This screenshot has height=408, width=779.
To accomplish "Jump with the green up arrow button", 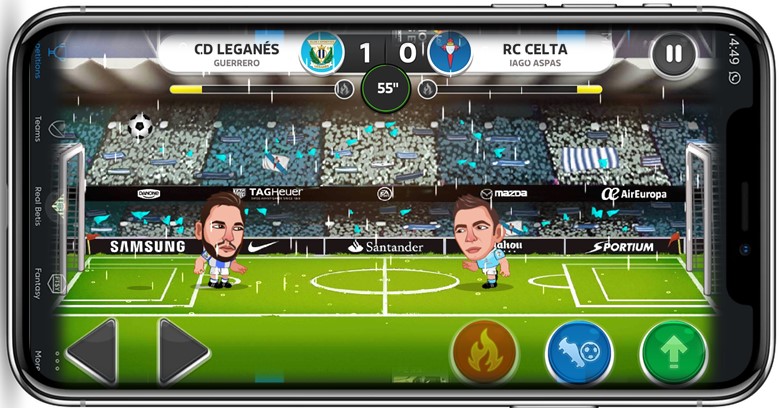I will click(x=673, y=353).
